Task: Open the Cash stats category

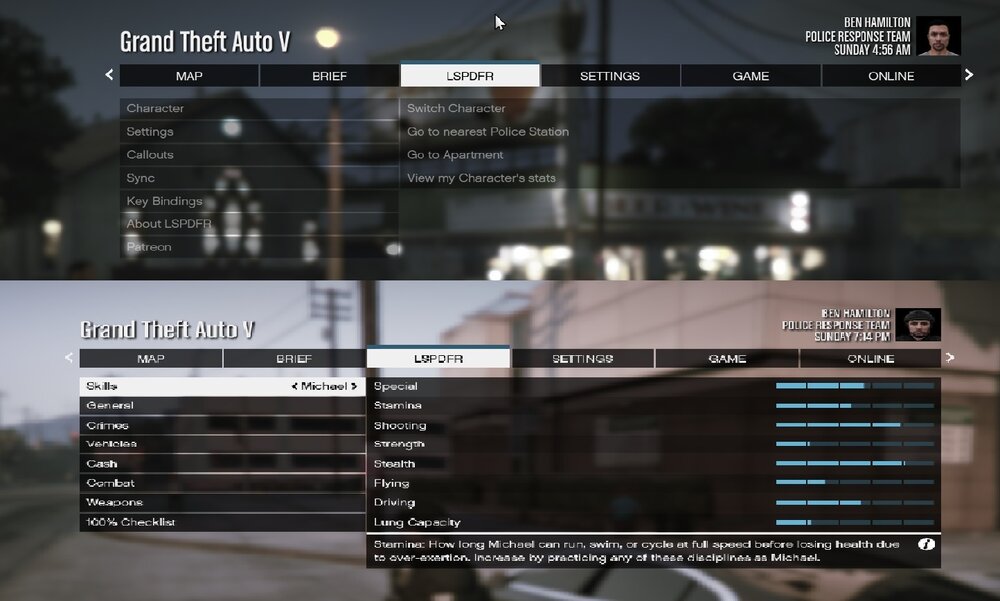Action: (x=102, y=464)
